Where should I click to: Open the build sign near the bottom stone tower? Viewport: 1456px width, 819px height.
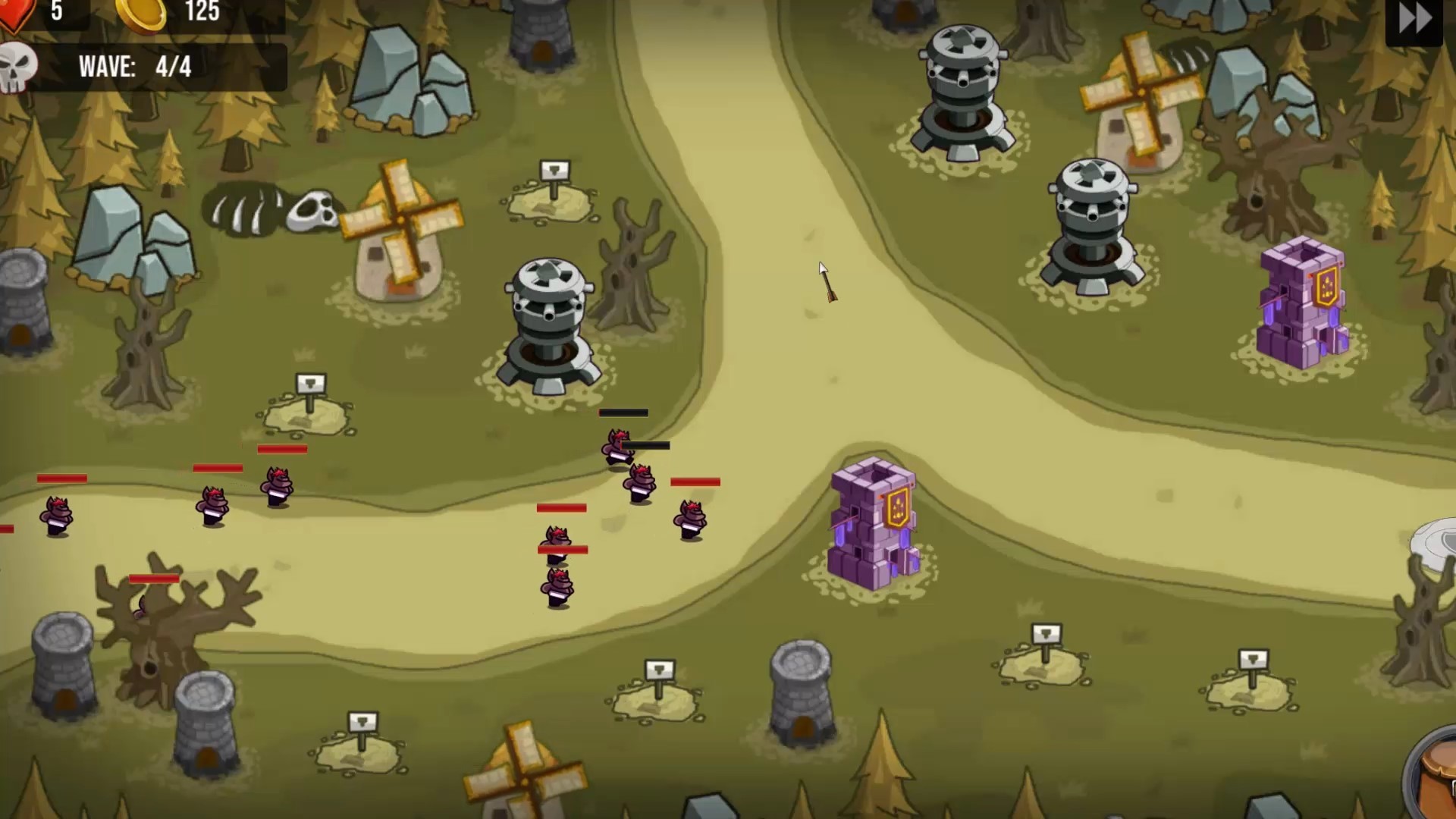(660, 671)
